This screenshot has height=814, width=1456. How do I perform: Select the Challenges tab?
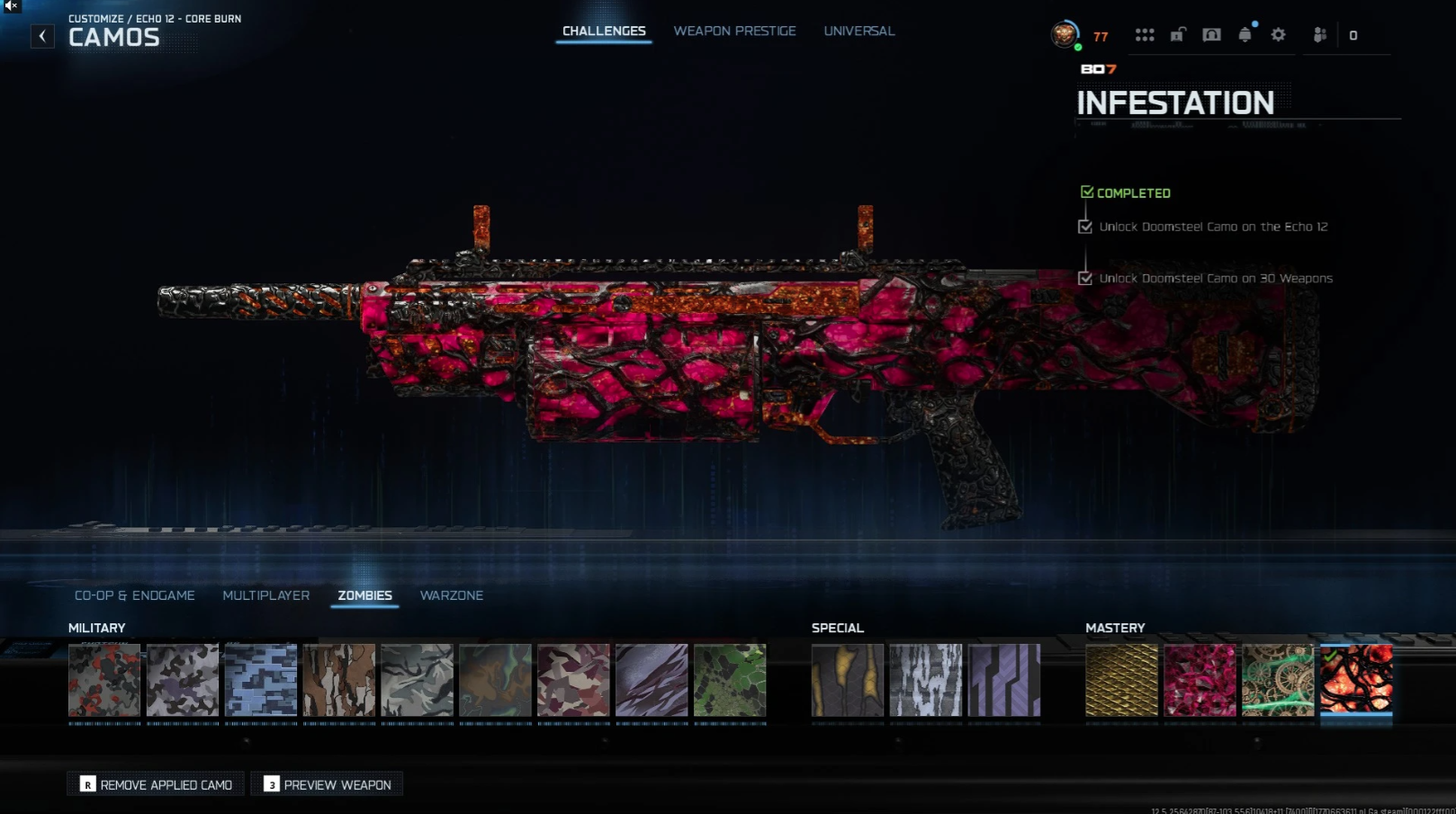[x=604, y=31]
